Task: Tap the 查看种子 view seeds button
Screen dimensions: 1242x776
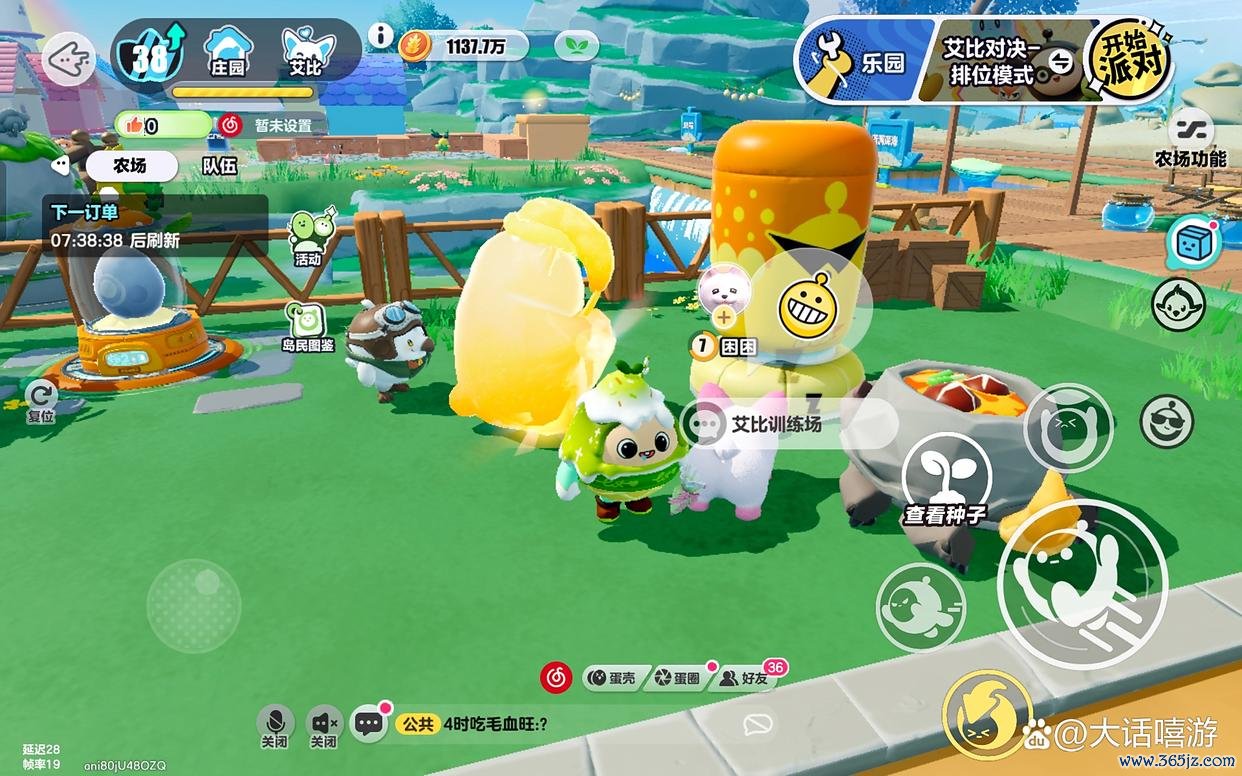Action: coord(946,481)
